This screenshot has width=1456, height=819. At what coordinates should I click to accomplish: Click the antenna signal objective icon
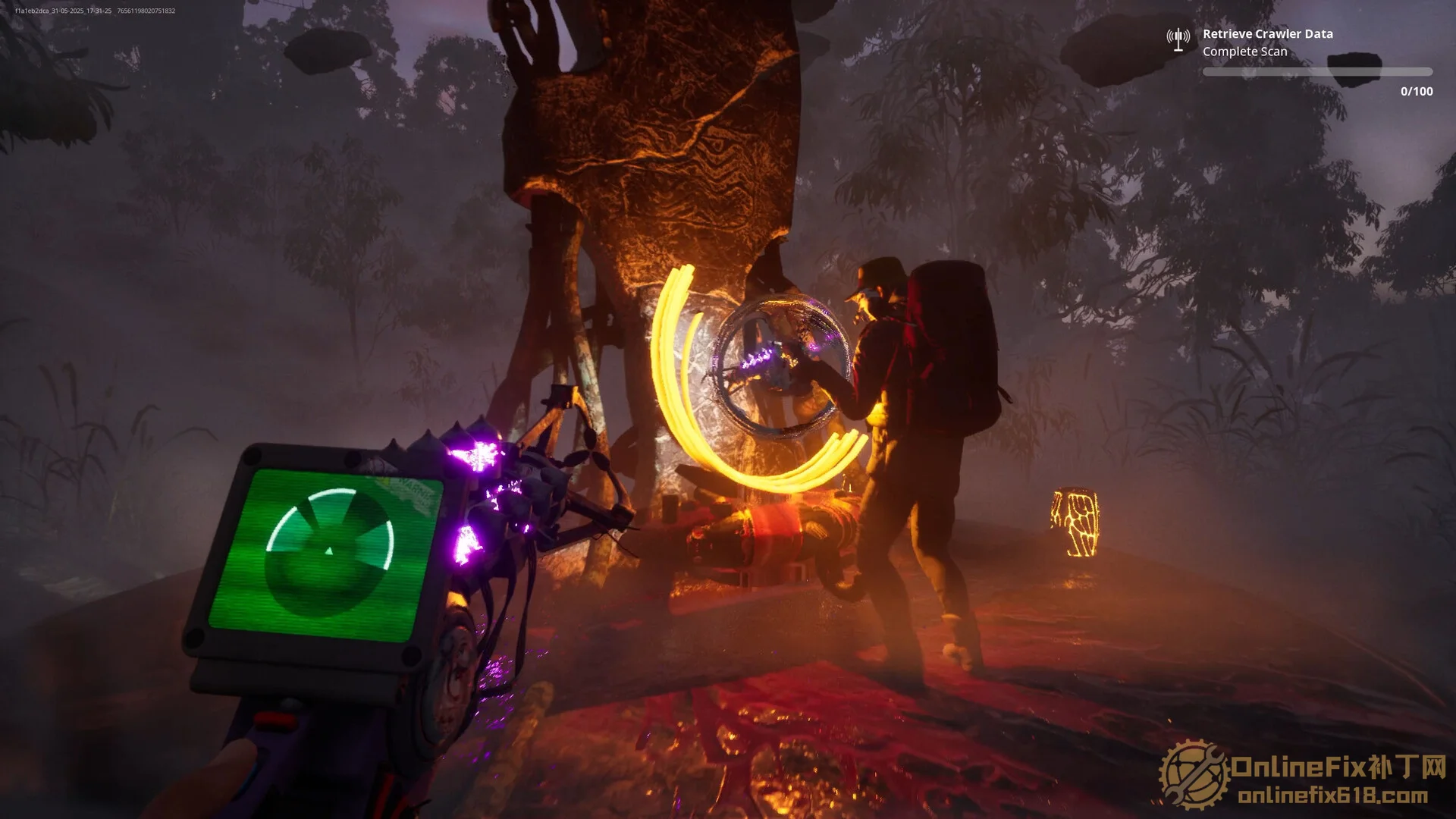(1178, 39)
